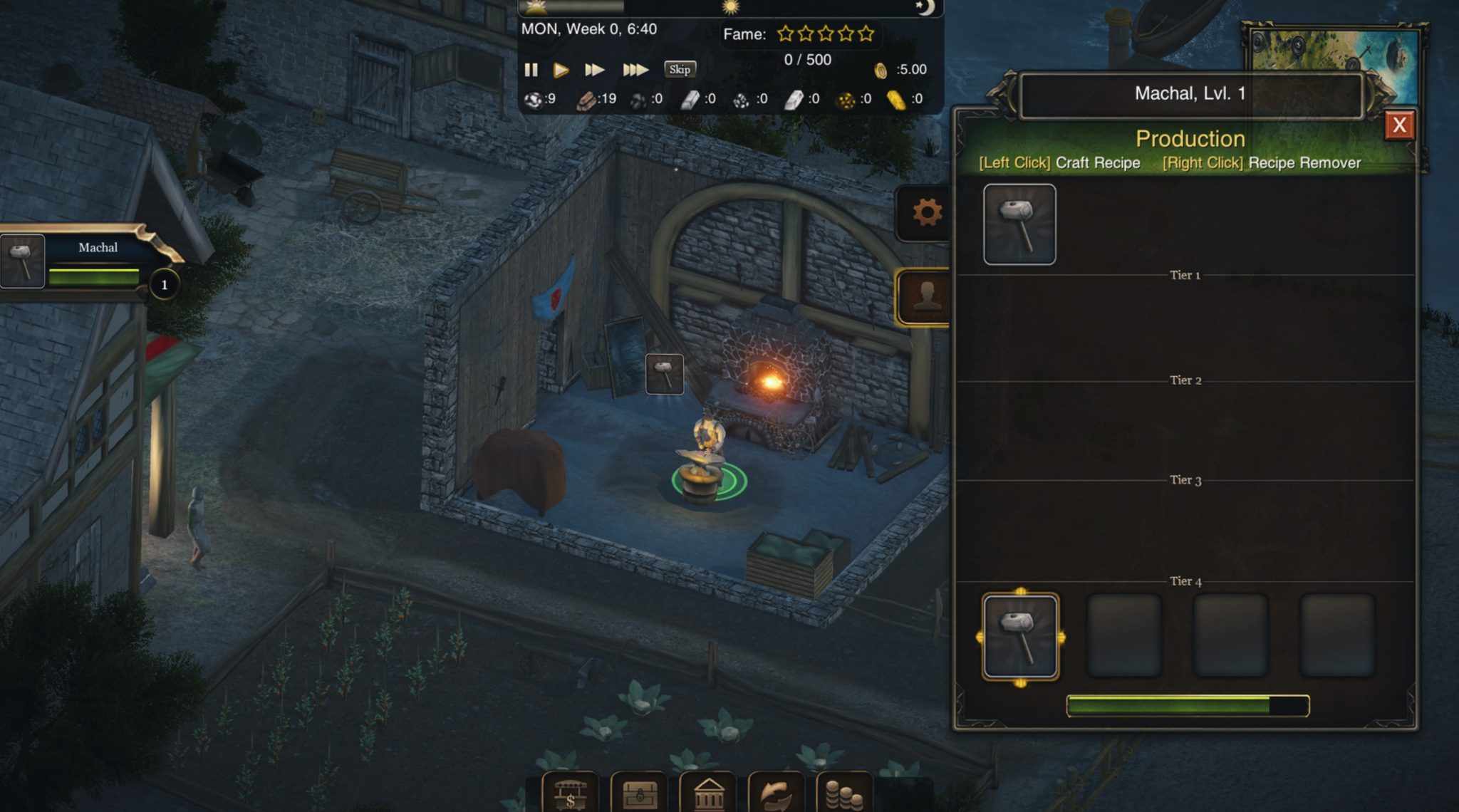Click the hammer icon above the blacksmith
The height and width of the screenshot is (812, 1459).
664,375
